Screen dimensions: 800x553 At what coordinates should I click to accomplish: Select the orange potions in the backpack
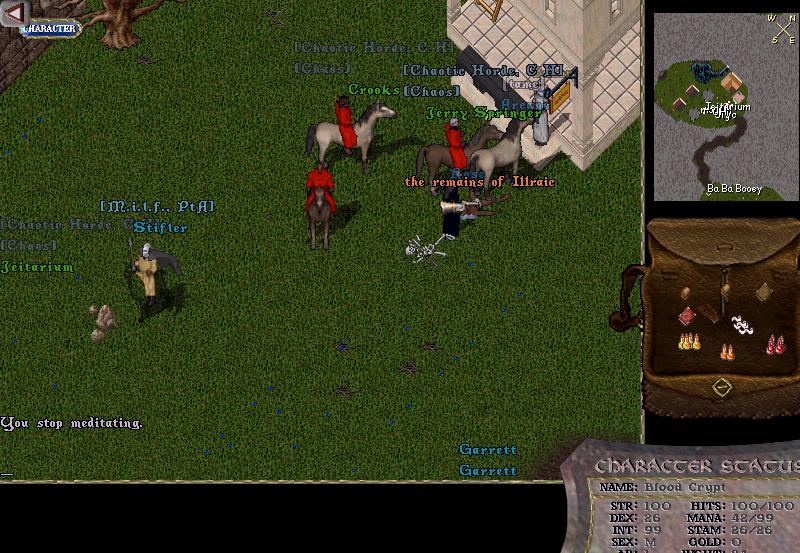726,351
